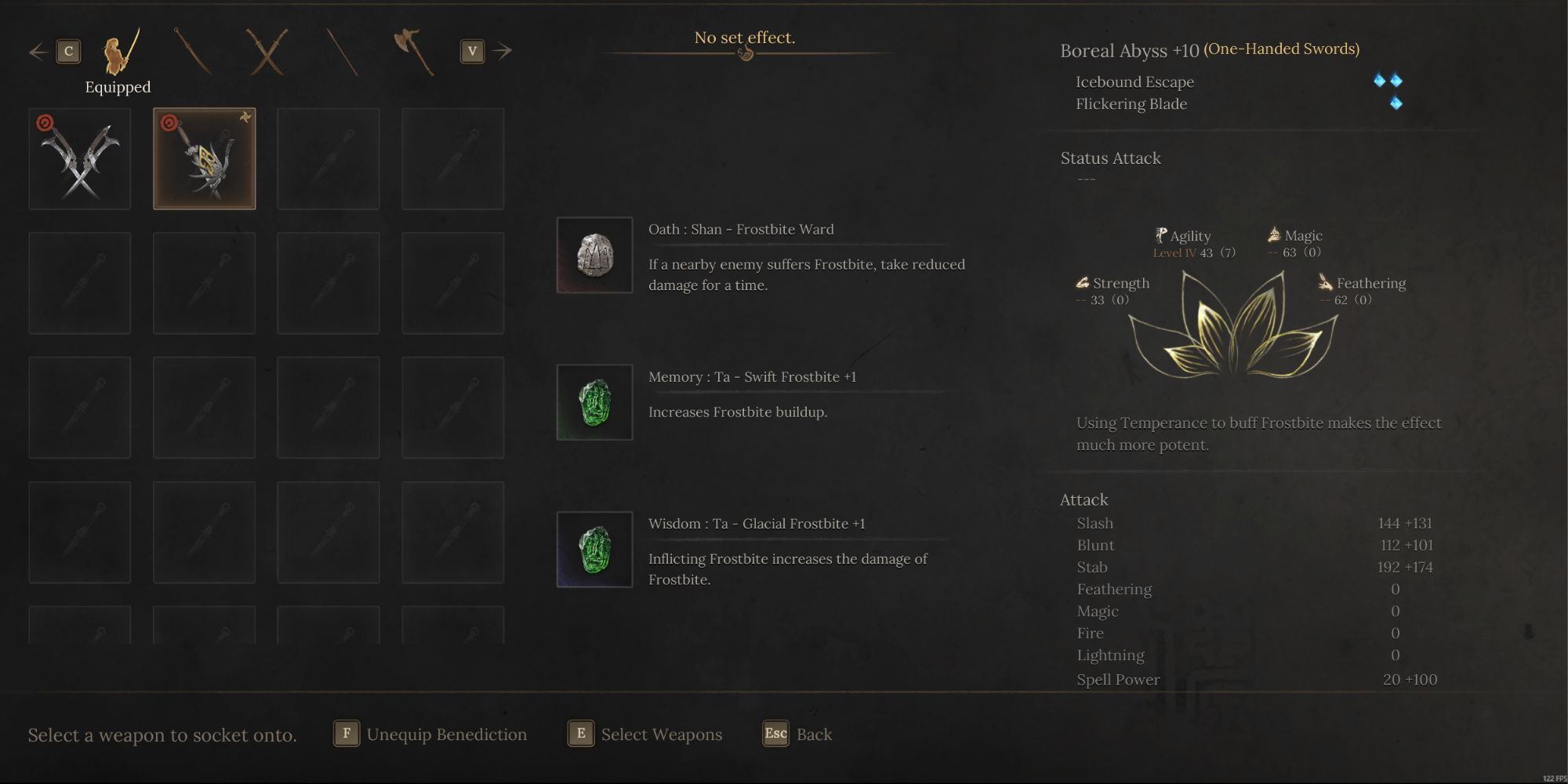Switch to the Equipped tab
Screen dimensions: 1568x784
(118, 63)
